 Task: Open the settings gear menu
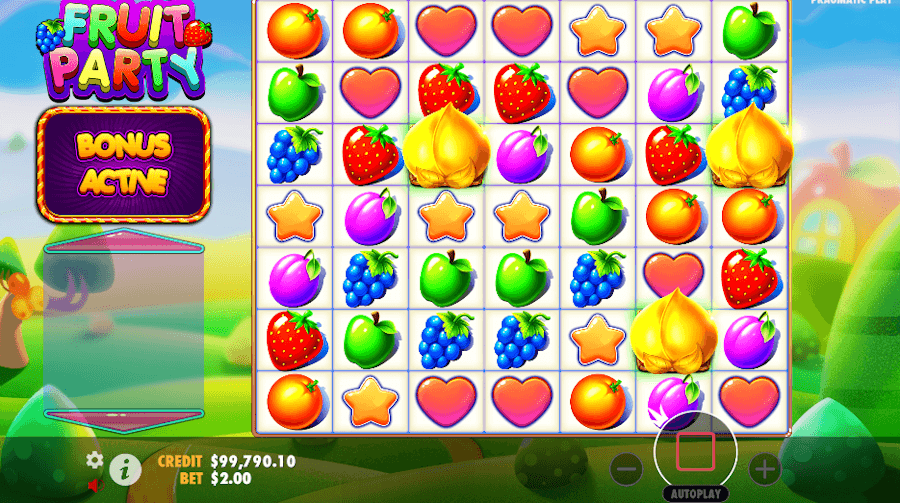coord(95,460)
